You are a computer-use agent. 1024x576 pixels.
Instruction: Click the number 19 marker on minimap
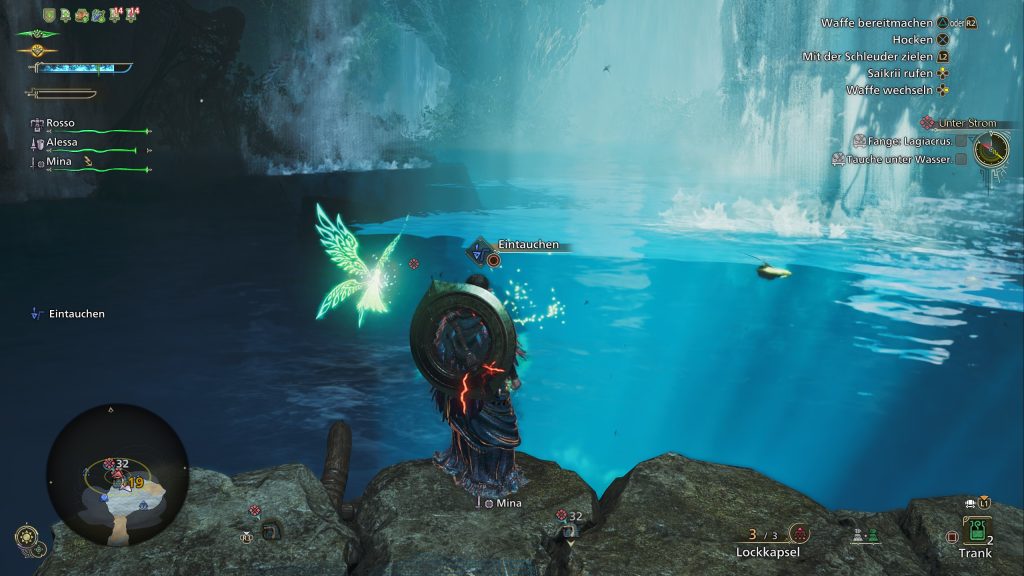click(134, 483)
